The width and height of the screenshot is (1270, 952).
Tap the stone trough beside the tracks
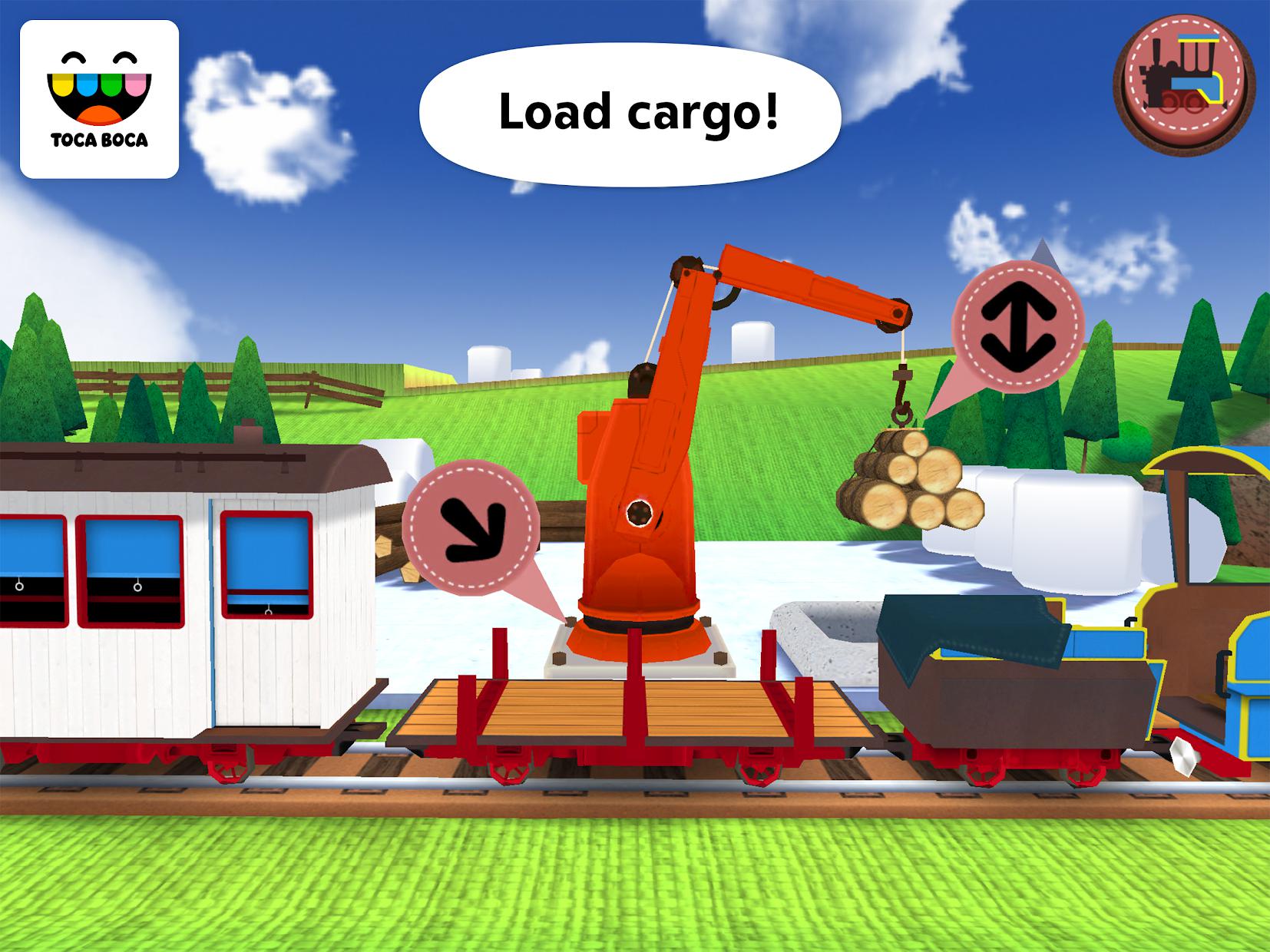829,630
